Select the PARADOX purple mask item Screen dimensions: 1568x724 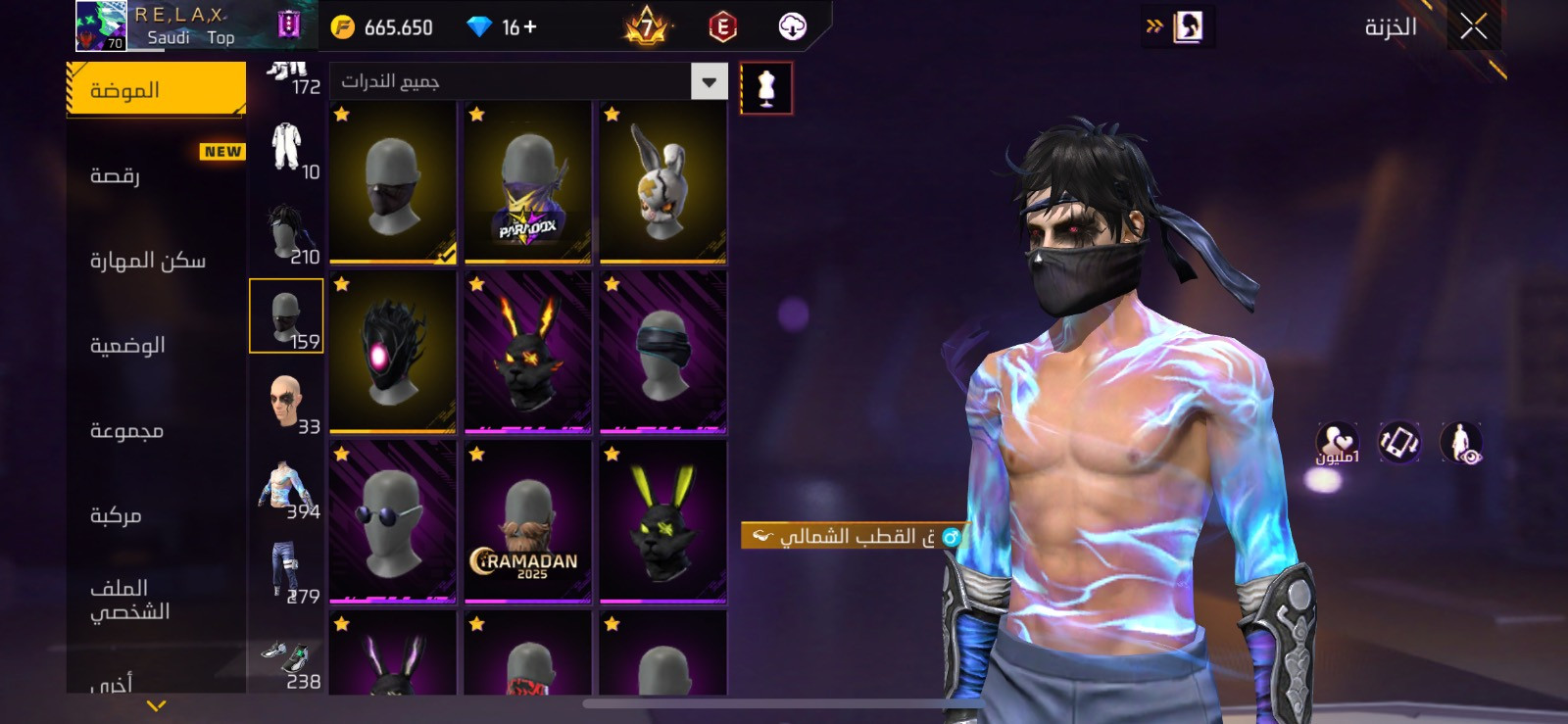[x=528, y=182]
